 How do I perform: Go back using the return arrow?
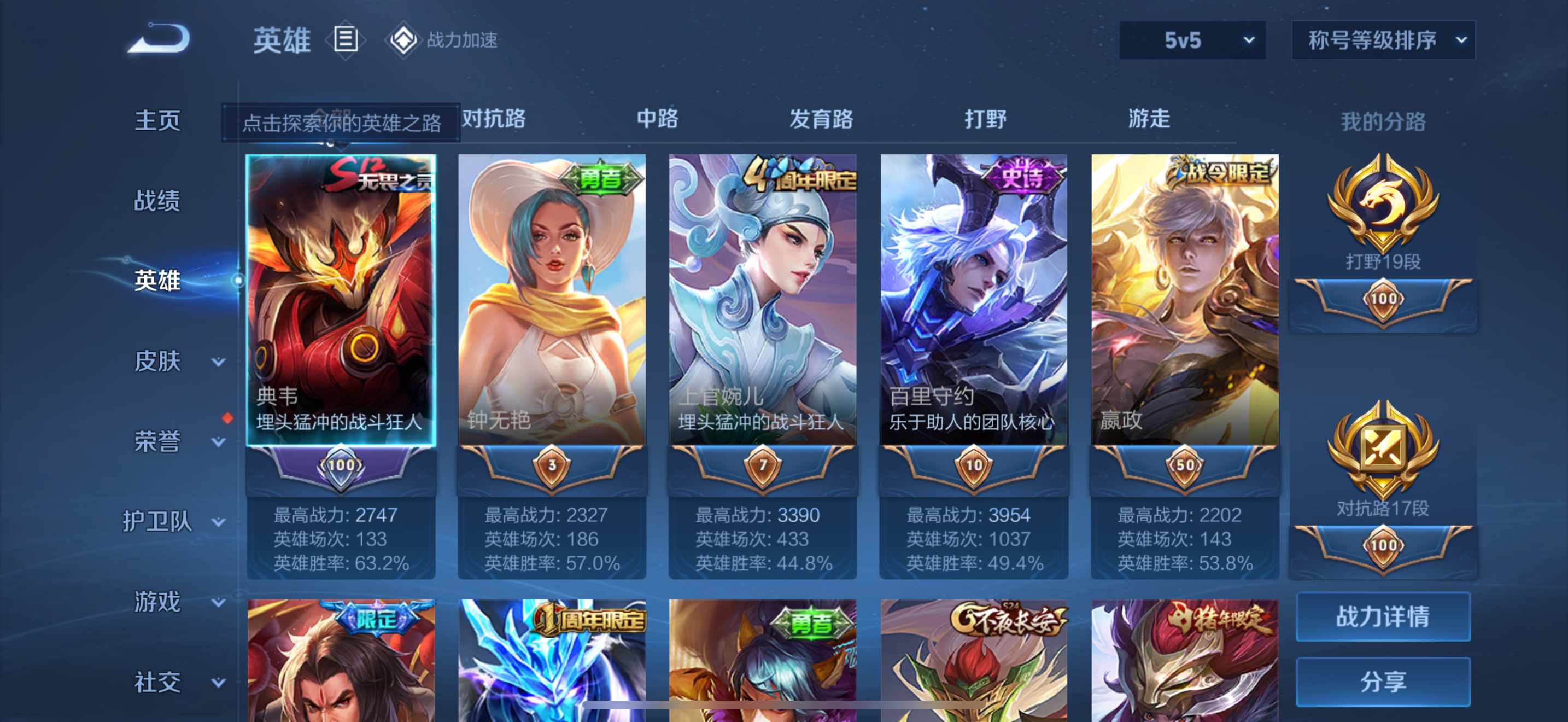[160, 39]
